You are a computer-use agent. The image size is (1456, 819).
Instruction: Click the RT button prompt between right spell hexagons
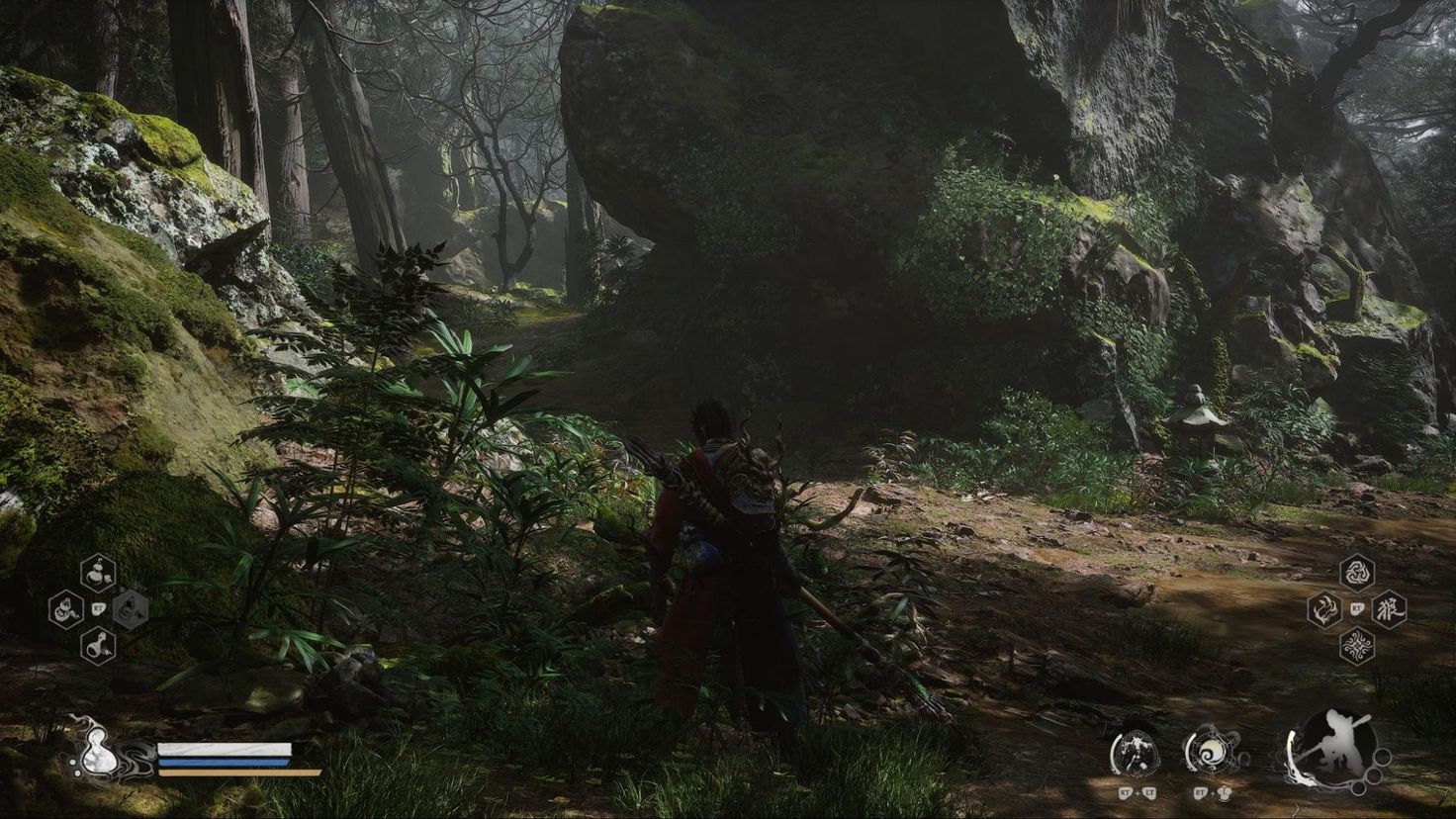point(1357,607)
